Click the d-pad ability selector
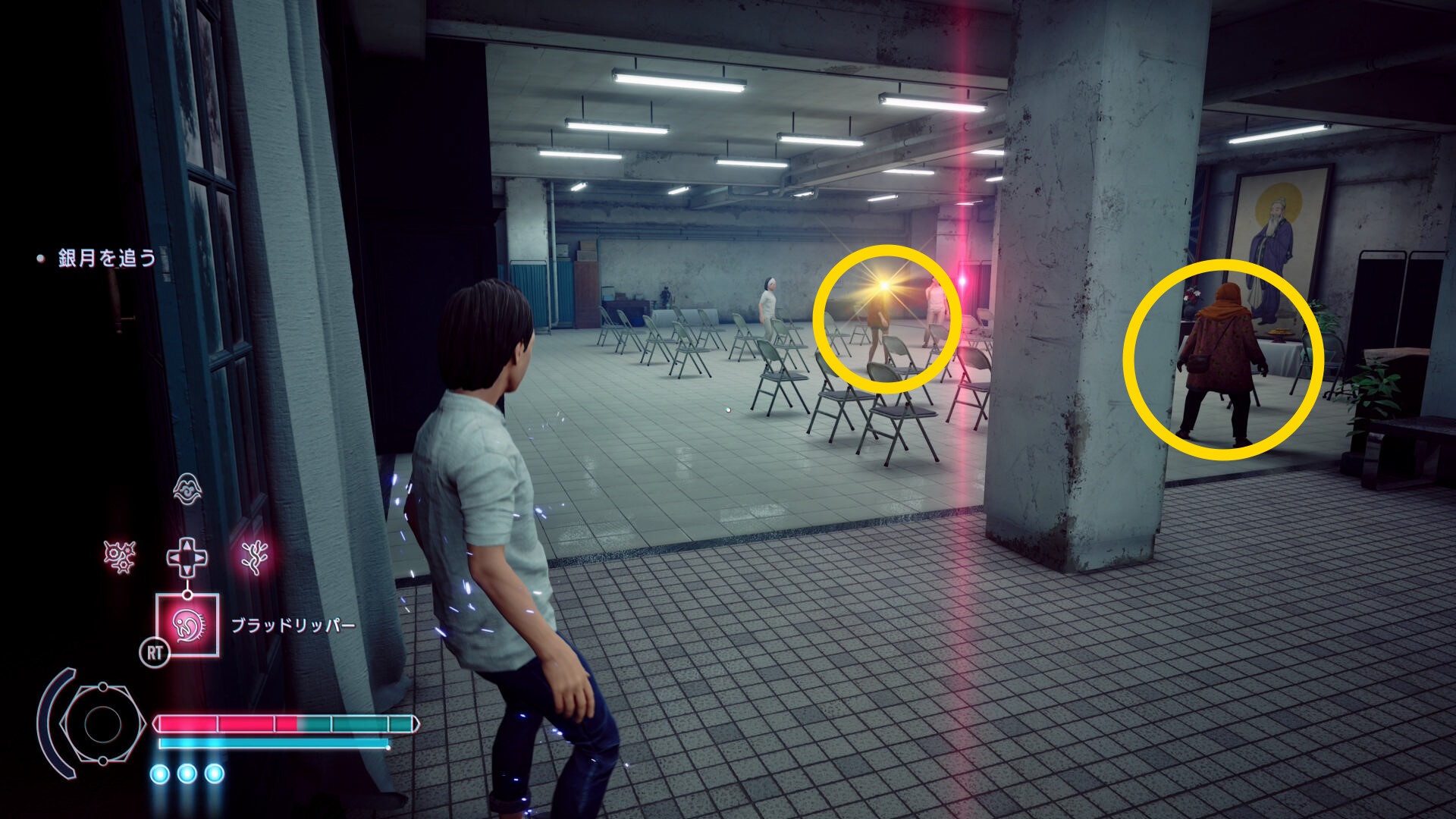The height and width of the screenshot is (819, 1456). click(x=187, y=557)
